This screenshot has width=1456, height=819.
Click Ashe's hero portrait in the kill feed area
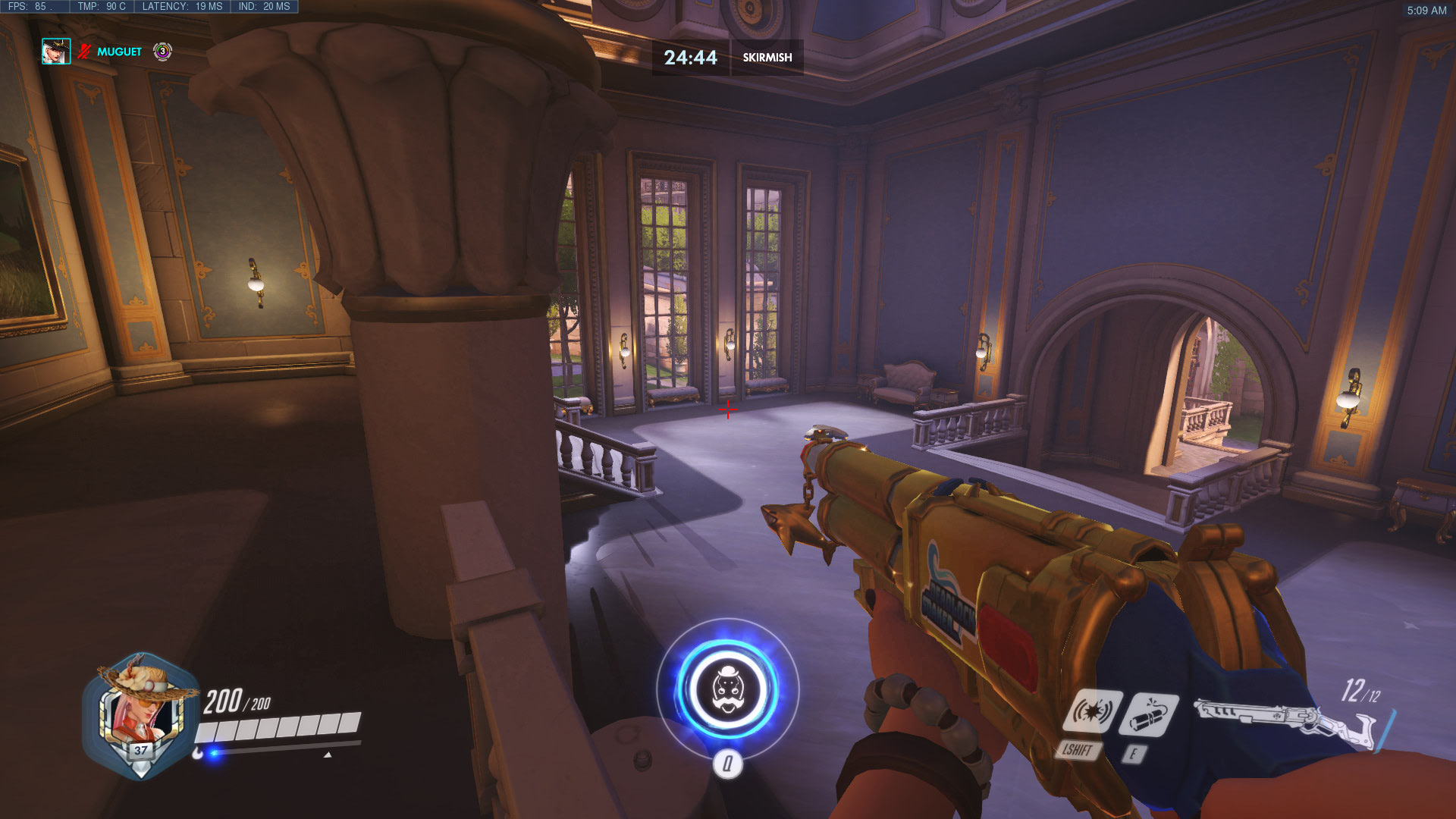click(56, 52)
